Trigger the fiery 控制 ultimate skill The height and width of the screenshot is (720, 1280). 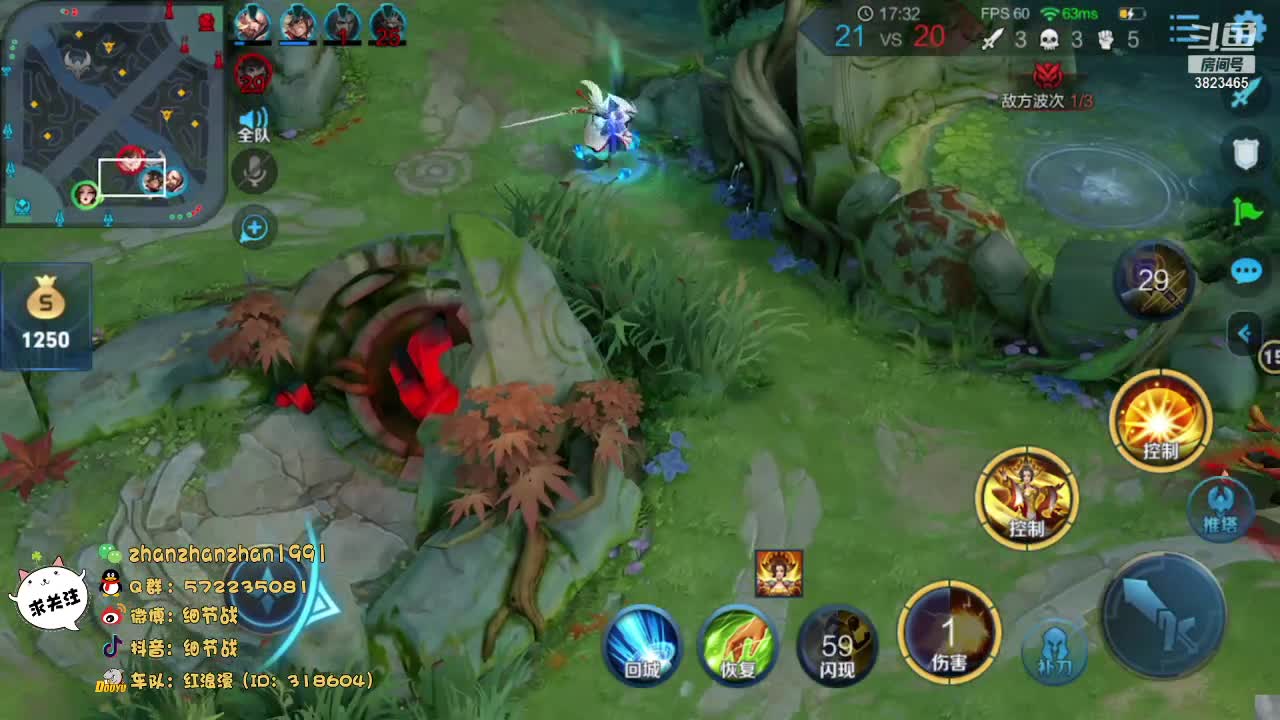click(x=1161, y=420)
